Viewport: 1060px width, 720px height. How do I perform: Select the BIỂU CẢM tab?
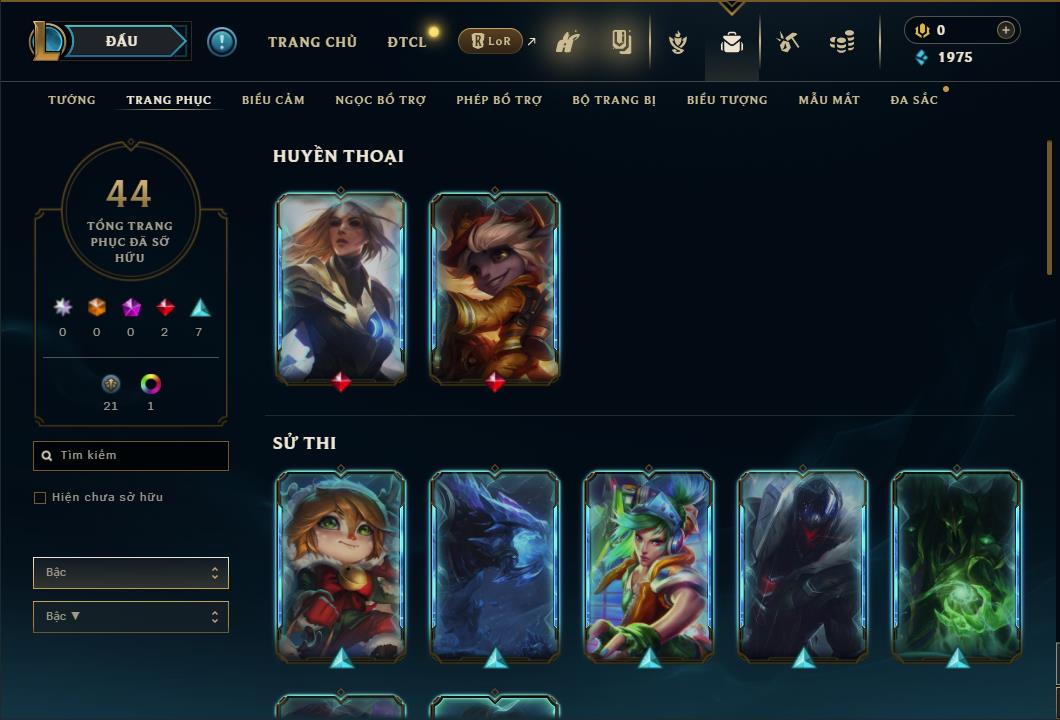pos(273,100)
